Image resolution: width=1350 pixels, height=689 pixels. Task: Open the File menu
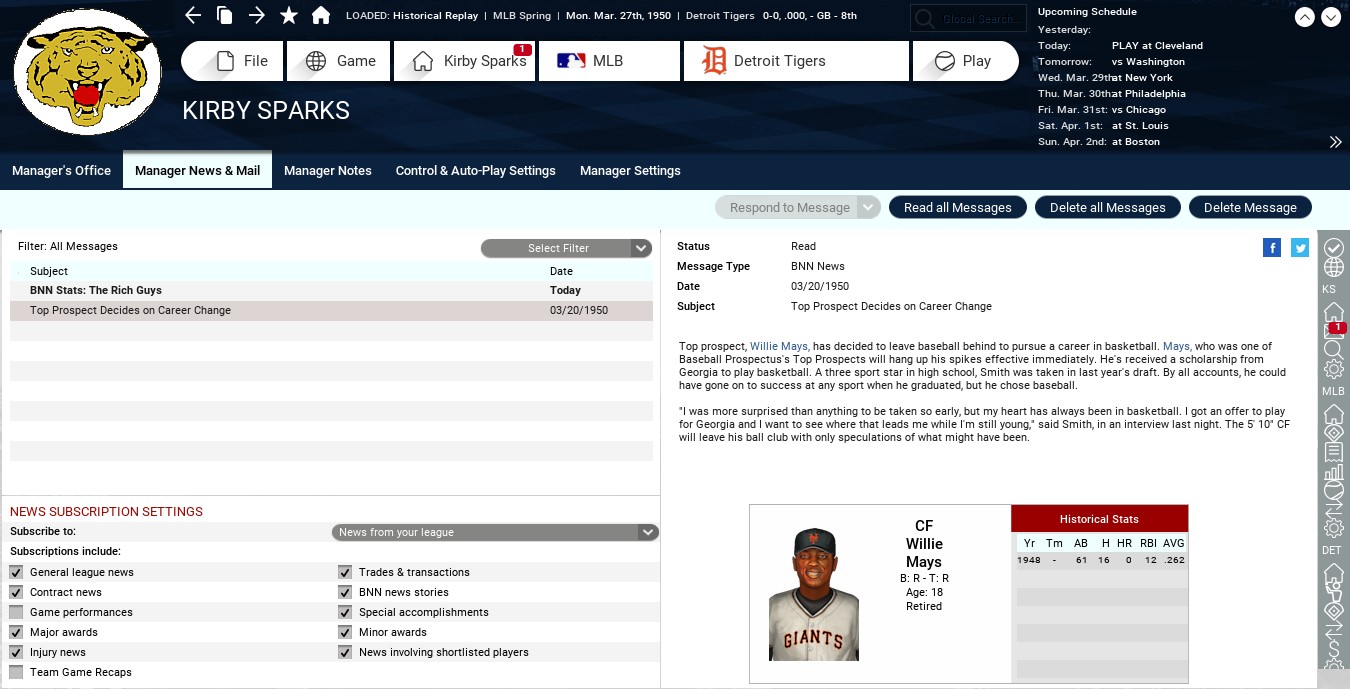233,61
